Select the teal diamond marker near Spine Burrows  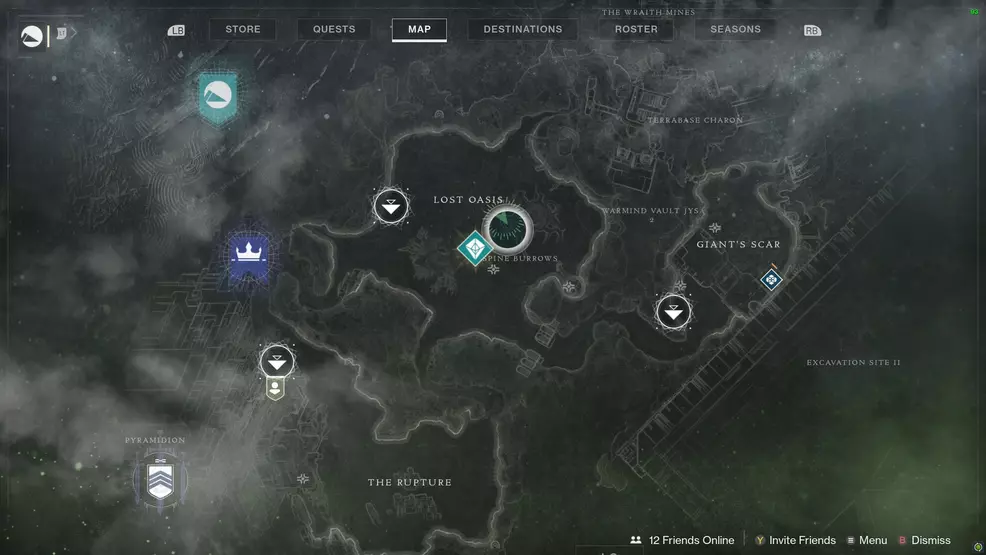474,248
